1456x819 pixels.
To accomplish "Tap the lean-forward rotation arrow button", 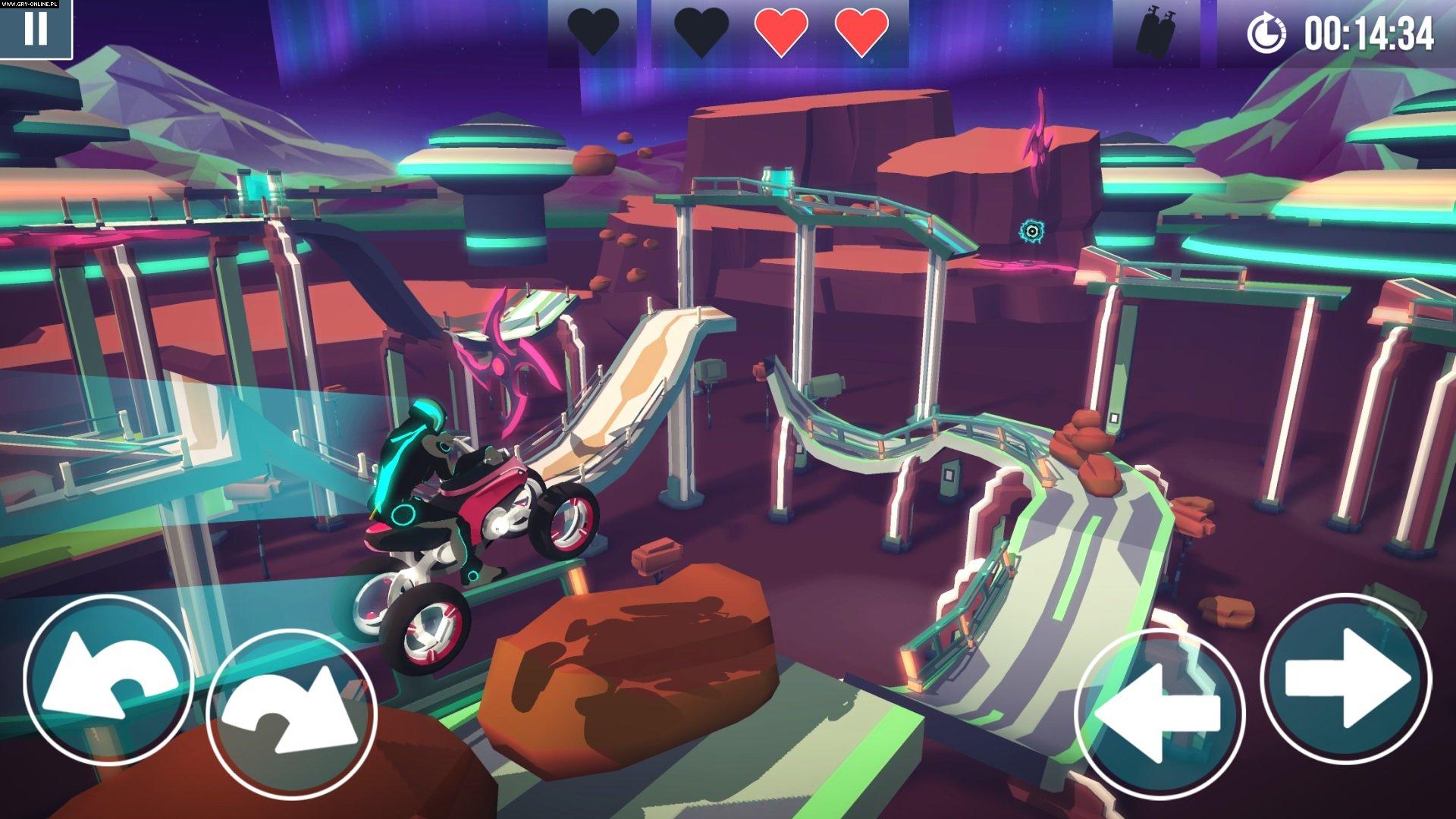I will tap(292, 713).
